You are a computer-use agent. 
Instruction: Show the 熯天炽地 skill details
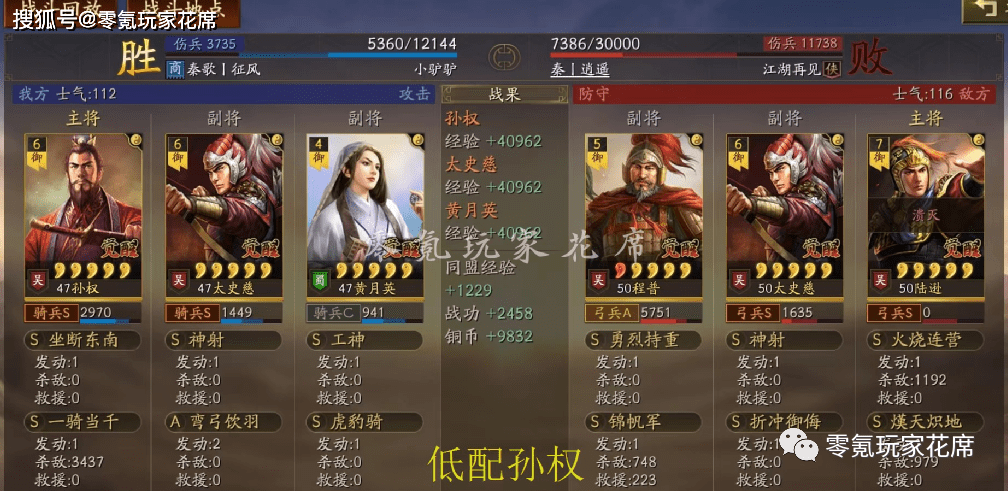(x=926, y=421)
